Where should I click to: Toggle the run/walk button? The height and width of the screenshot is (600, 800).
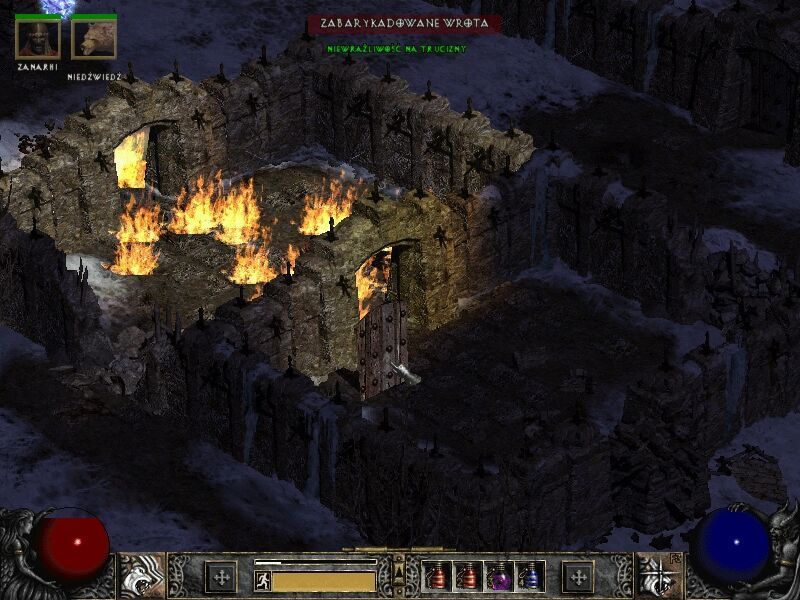263,580
